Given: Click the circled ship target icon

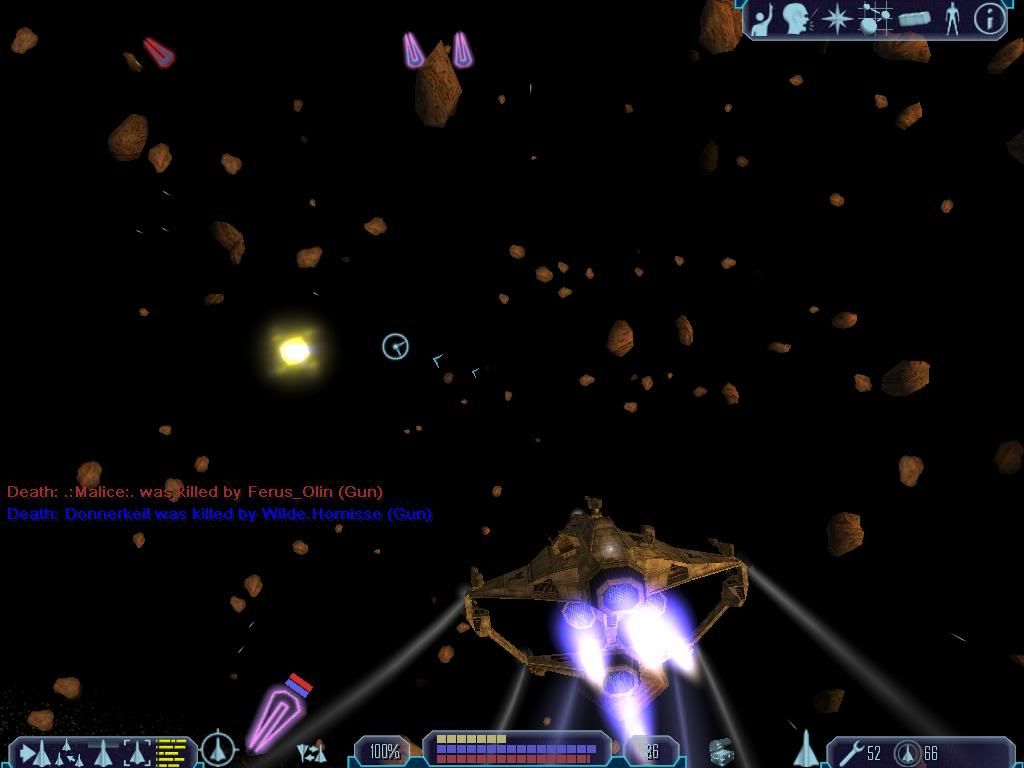Looking at the screenshot, I should (x=218, y=748).
